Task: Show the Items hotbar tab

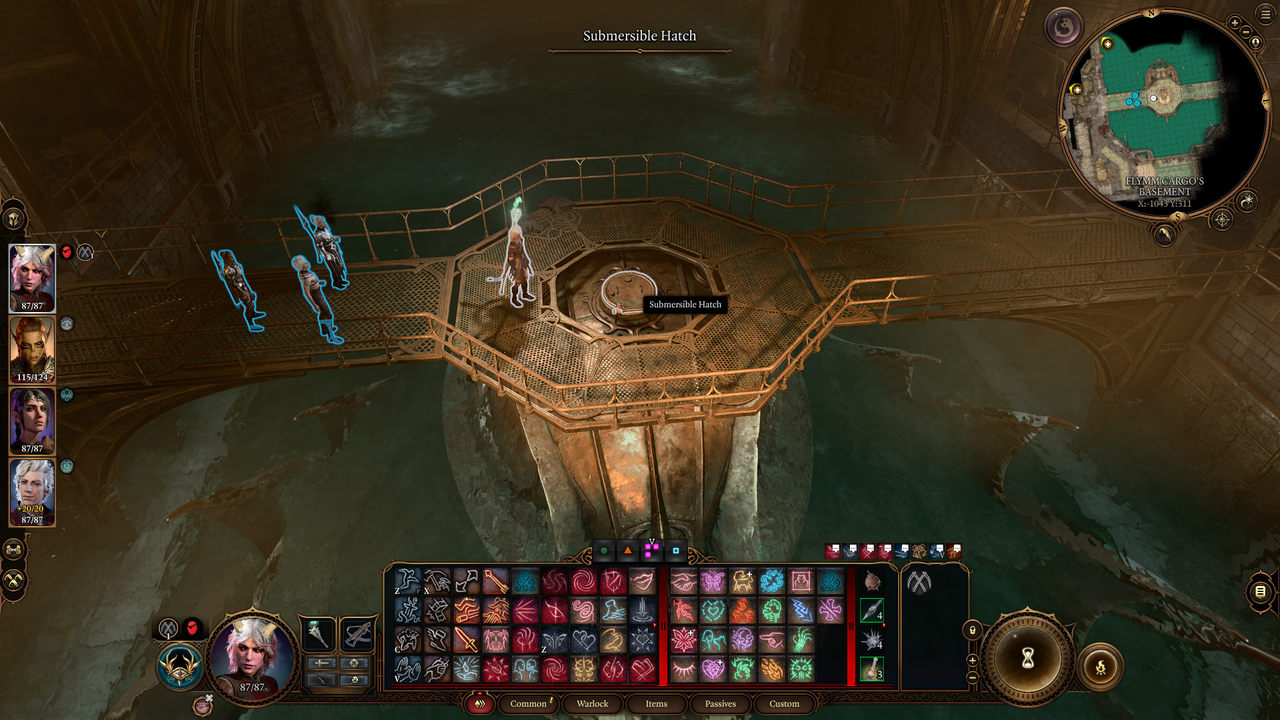Action: coord(656,703)
